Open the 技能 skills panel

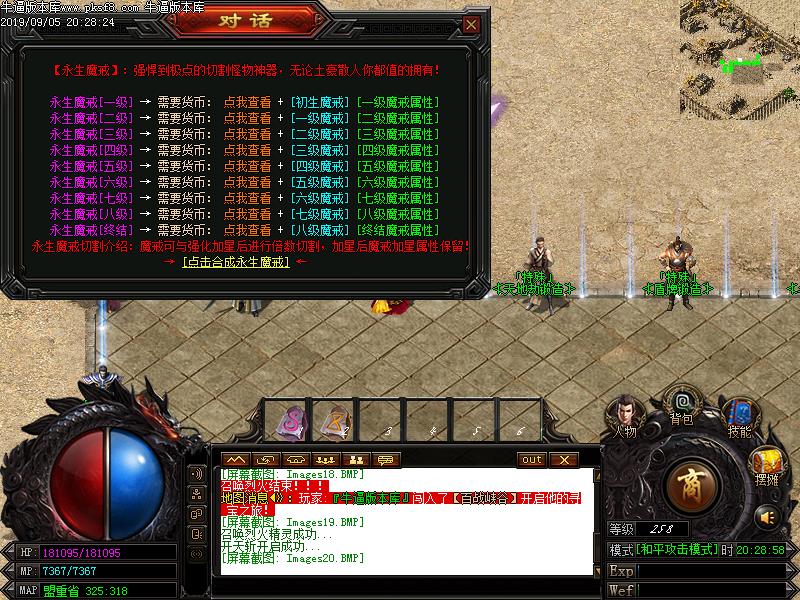pyautogui.click(x=739, y=417)
